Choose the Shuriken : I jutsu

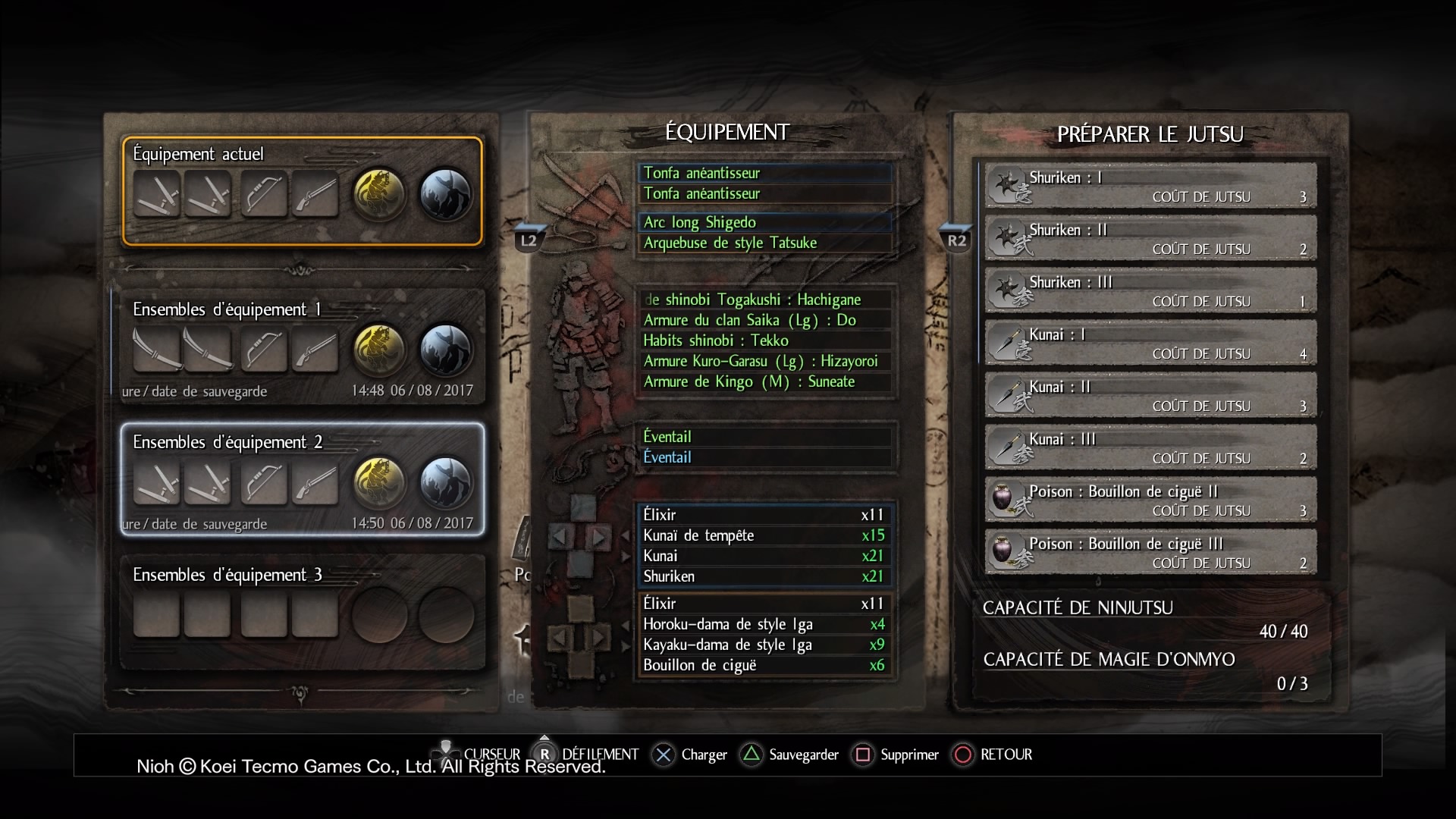[1150, 187]
